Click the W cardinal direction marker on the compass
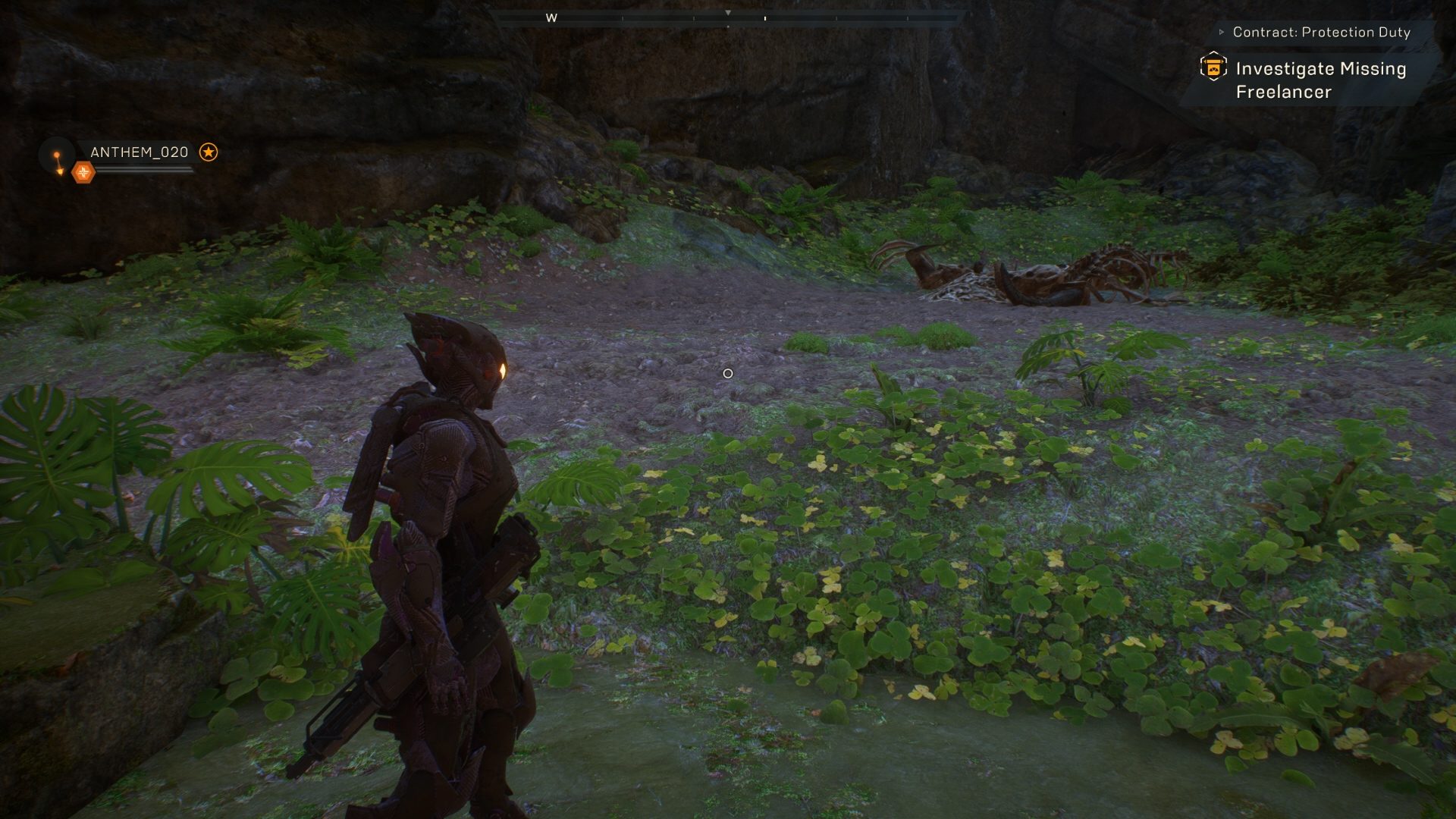 (x=551, y=17)
